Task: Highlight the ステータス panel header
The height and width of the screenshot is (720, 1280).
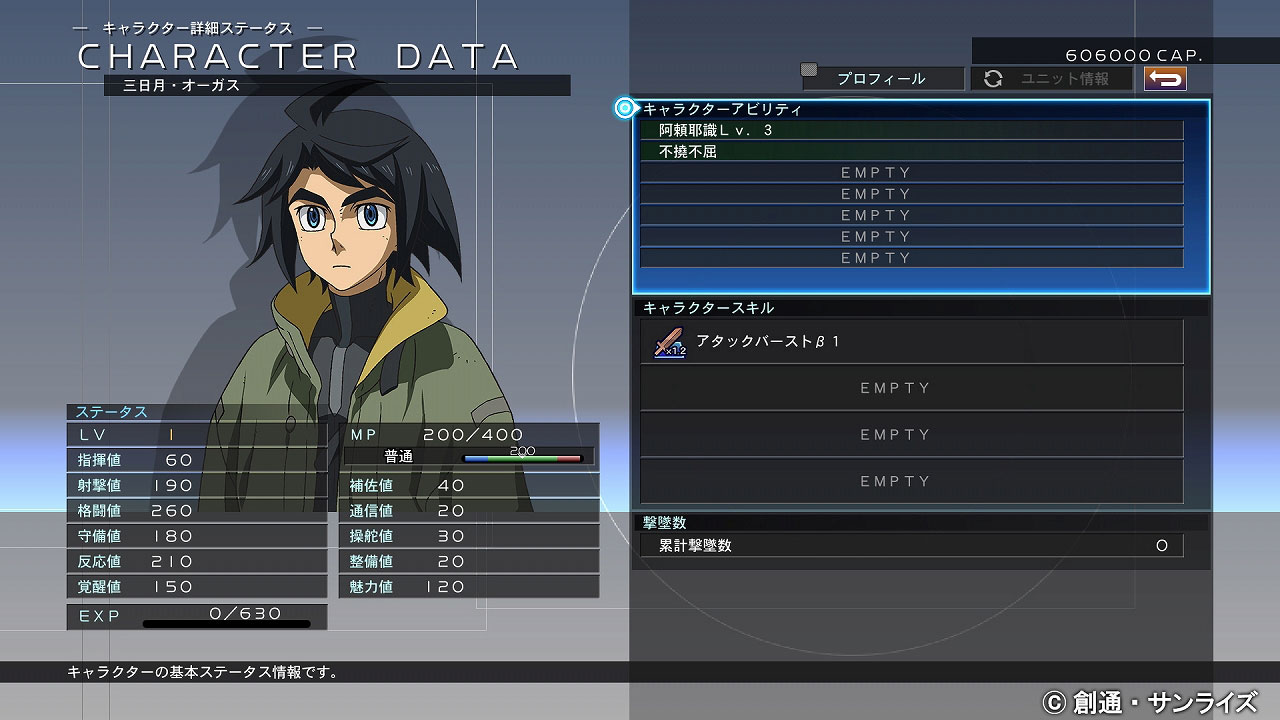Action: click(x=113, y=412)
